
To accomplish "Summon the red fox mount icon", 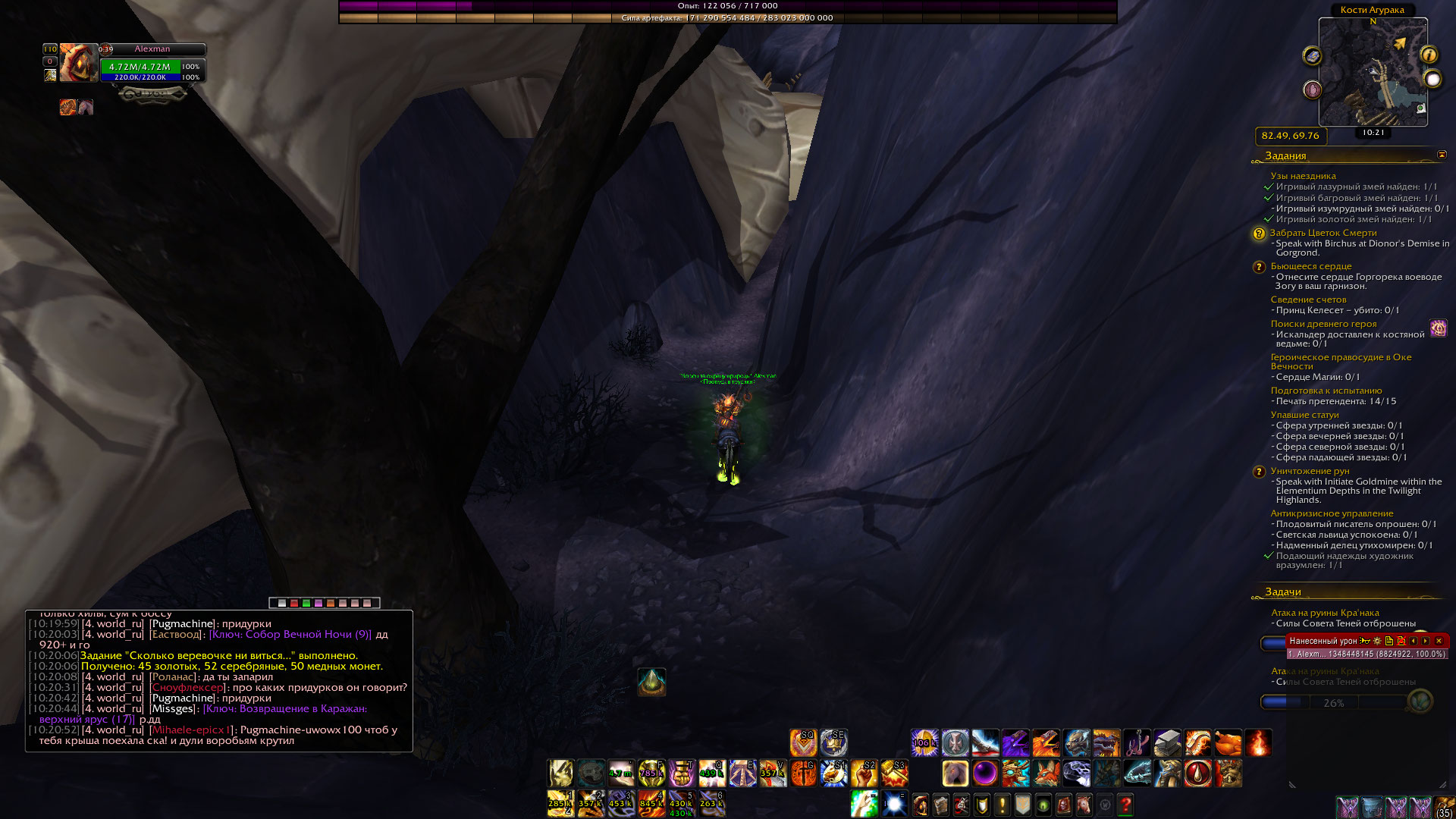I will [x=1046, y=773].
